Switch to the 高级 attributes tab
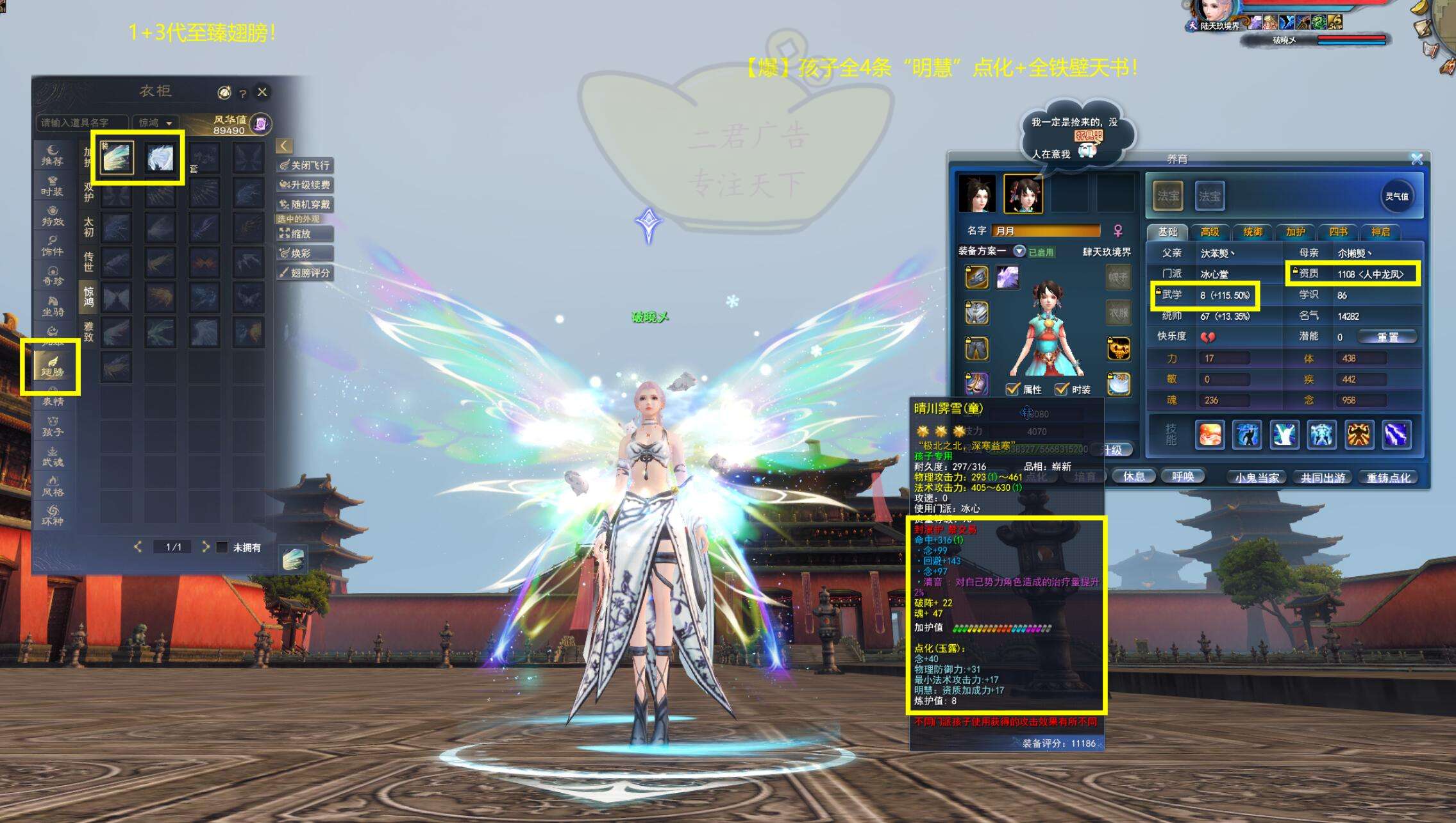The width and height of the screenshot is (1456, 823). pos(1209,232)
